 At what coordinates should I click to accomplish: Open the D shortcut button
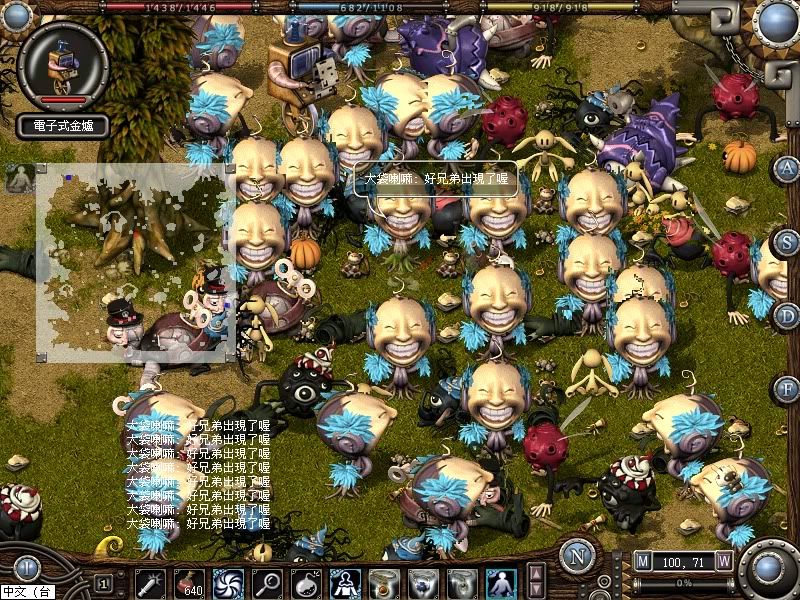(x=787, y=316)
